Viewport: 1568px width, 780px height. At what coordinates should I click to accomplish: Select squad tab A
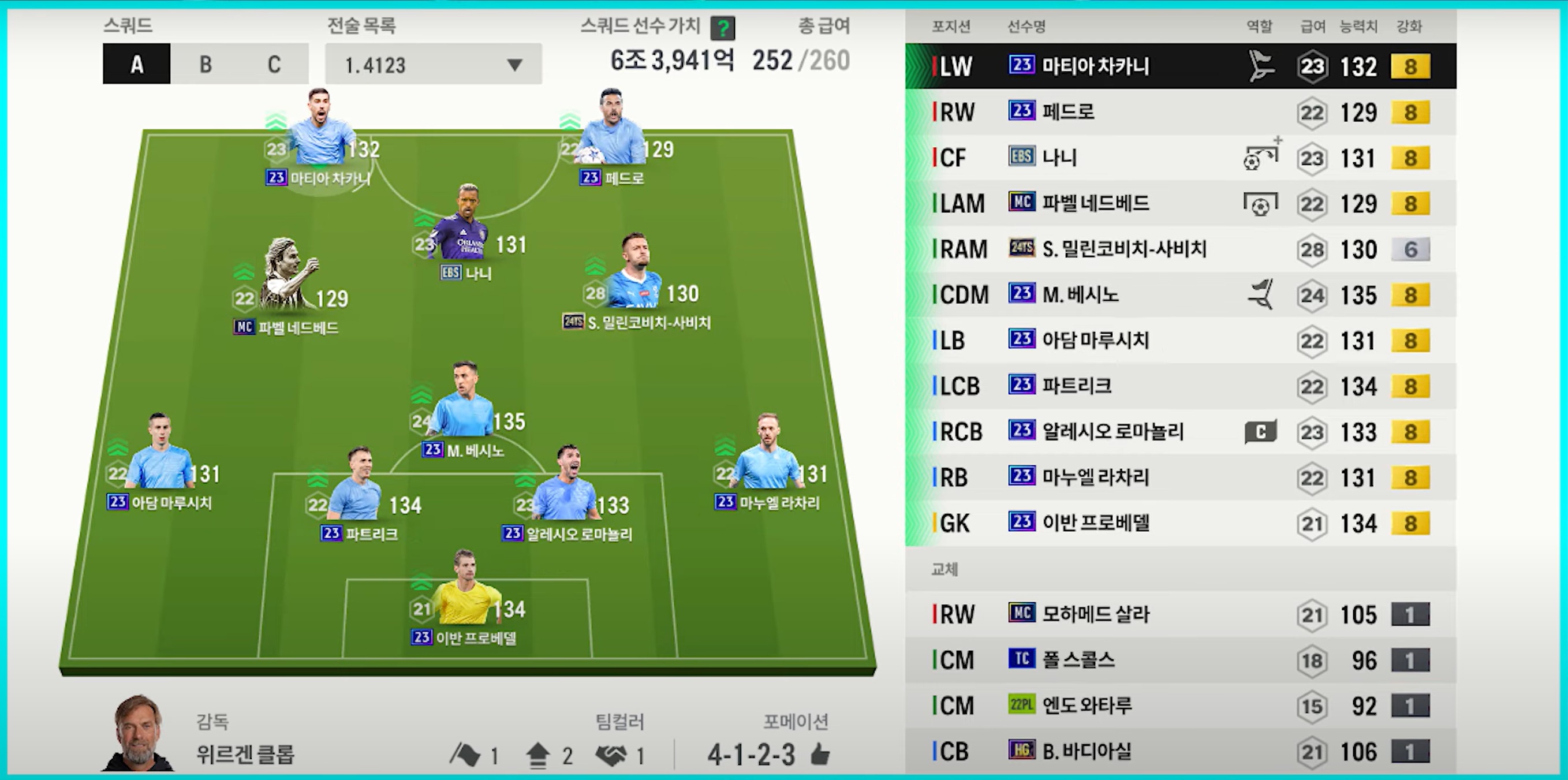coord(137,64)
